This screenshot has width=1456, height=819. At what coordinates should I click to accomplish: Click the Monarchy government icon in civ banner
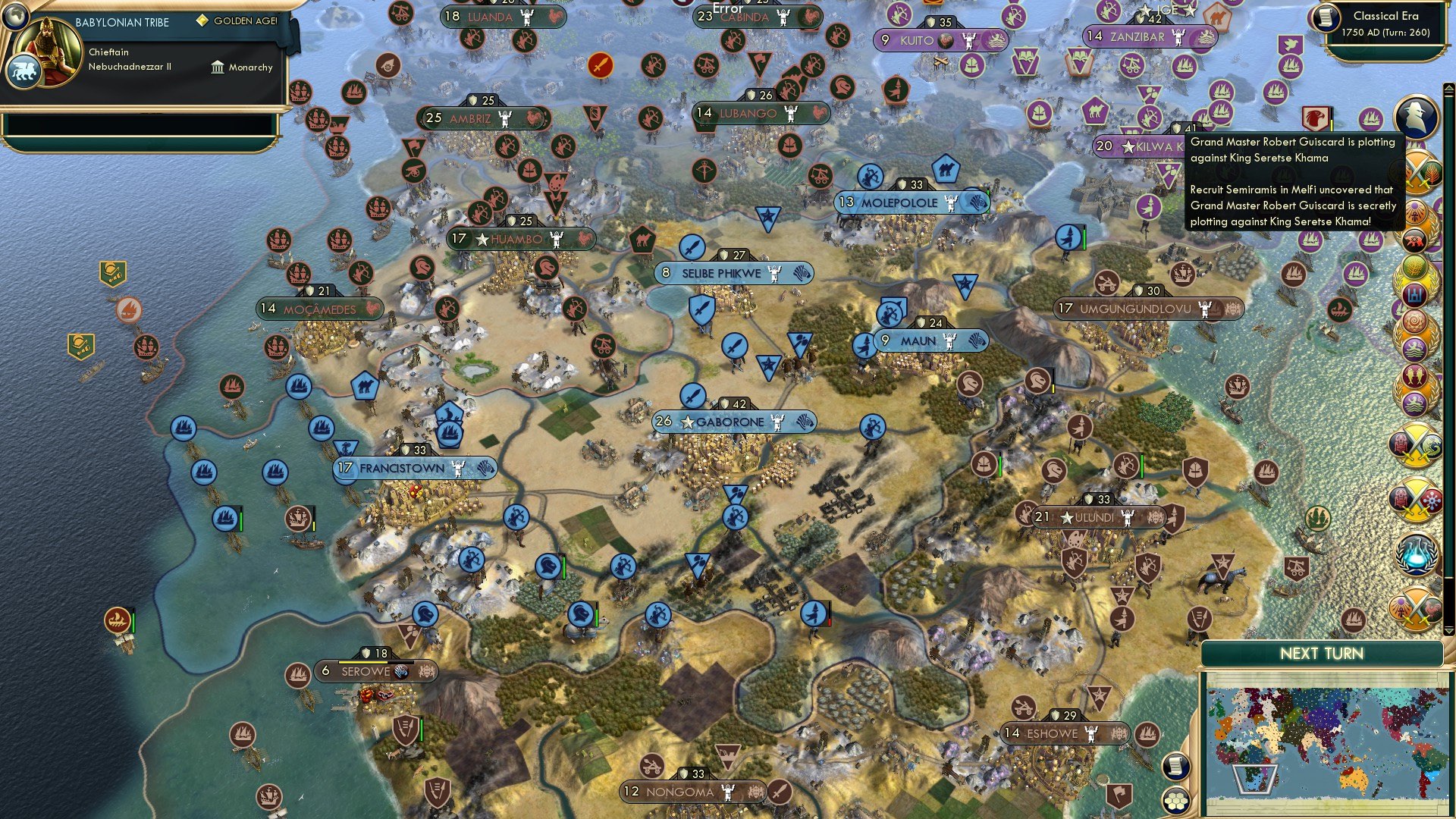click(x=218, y=67)
